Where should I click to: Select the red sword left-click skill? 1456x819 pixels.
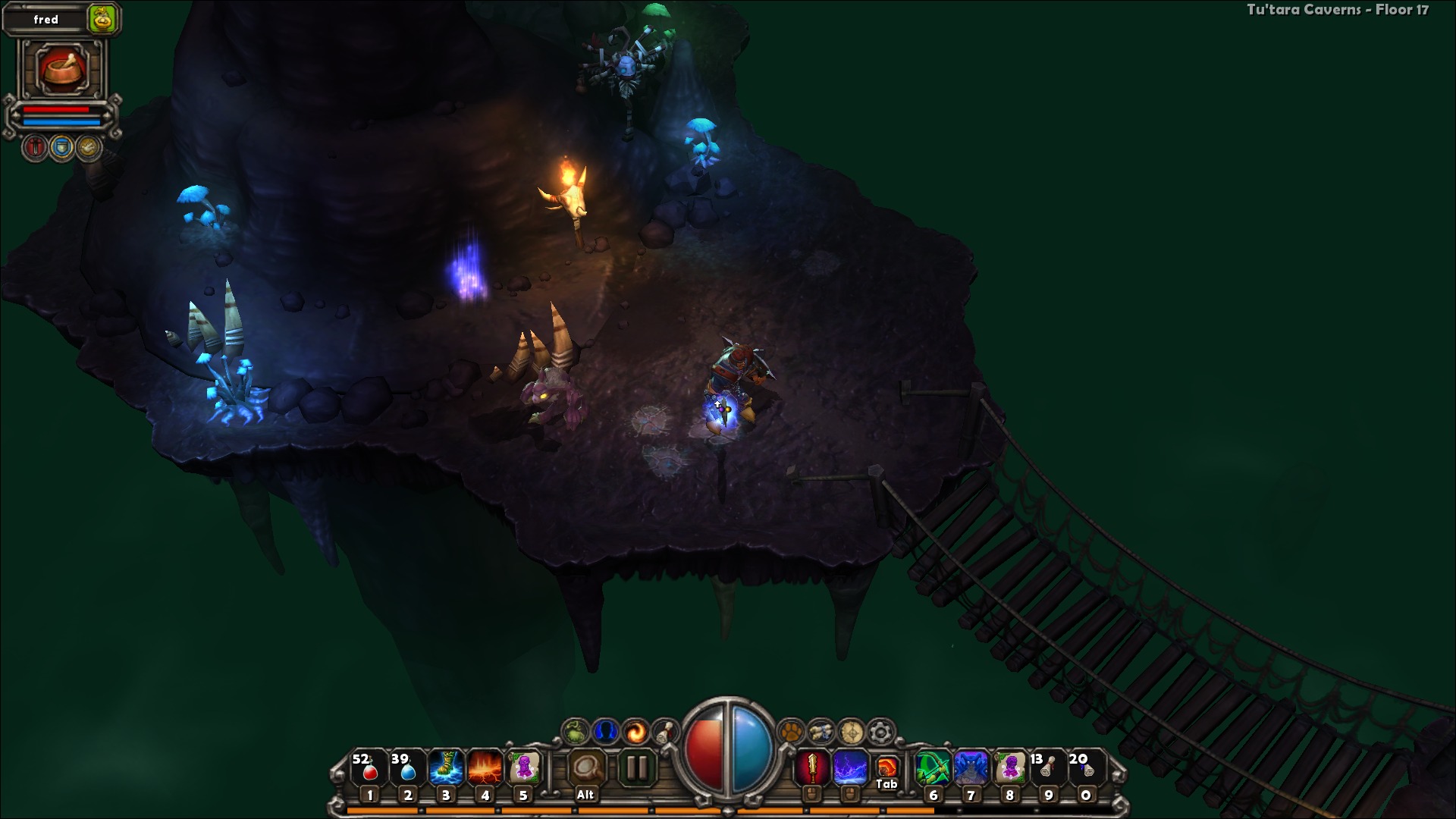click(812, 768)
